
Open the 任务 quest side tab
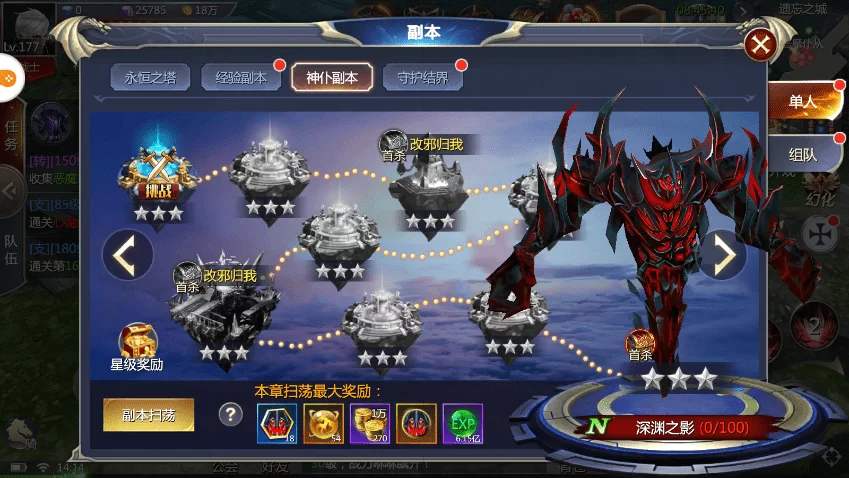click(11, 135)
